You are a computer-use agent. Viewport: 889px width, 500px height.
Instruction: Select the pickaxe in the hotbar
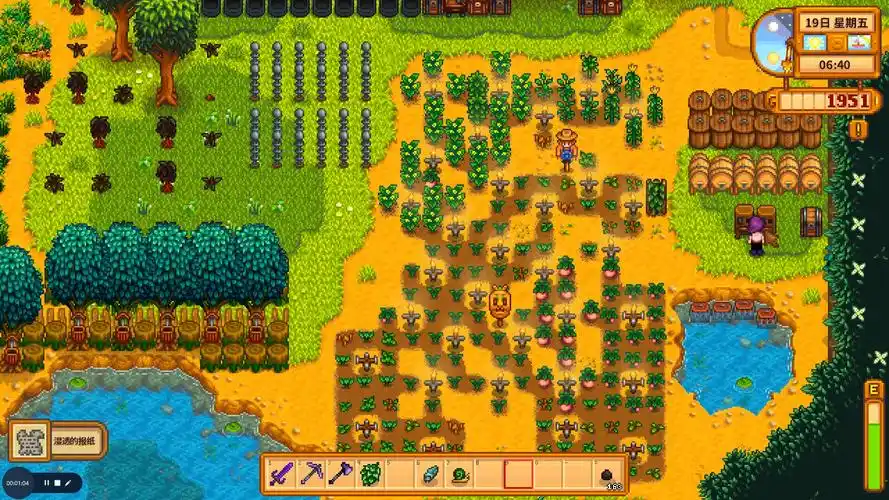[x=311, y=473]
